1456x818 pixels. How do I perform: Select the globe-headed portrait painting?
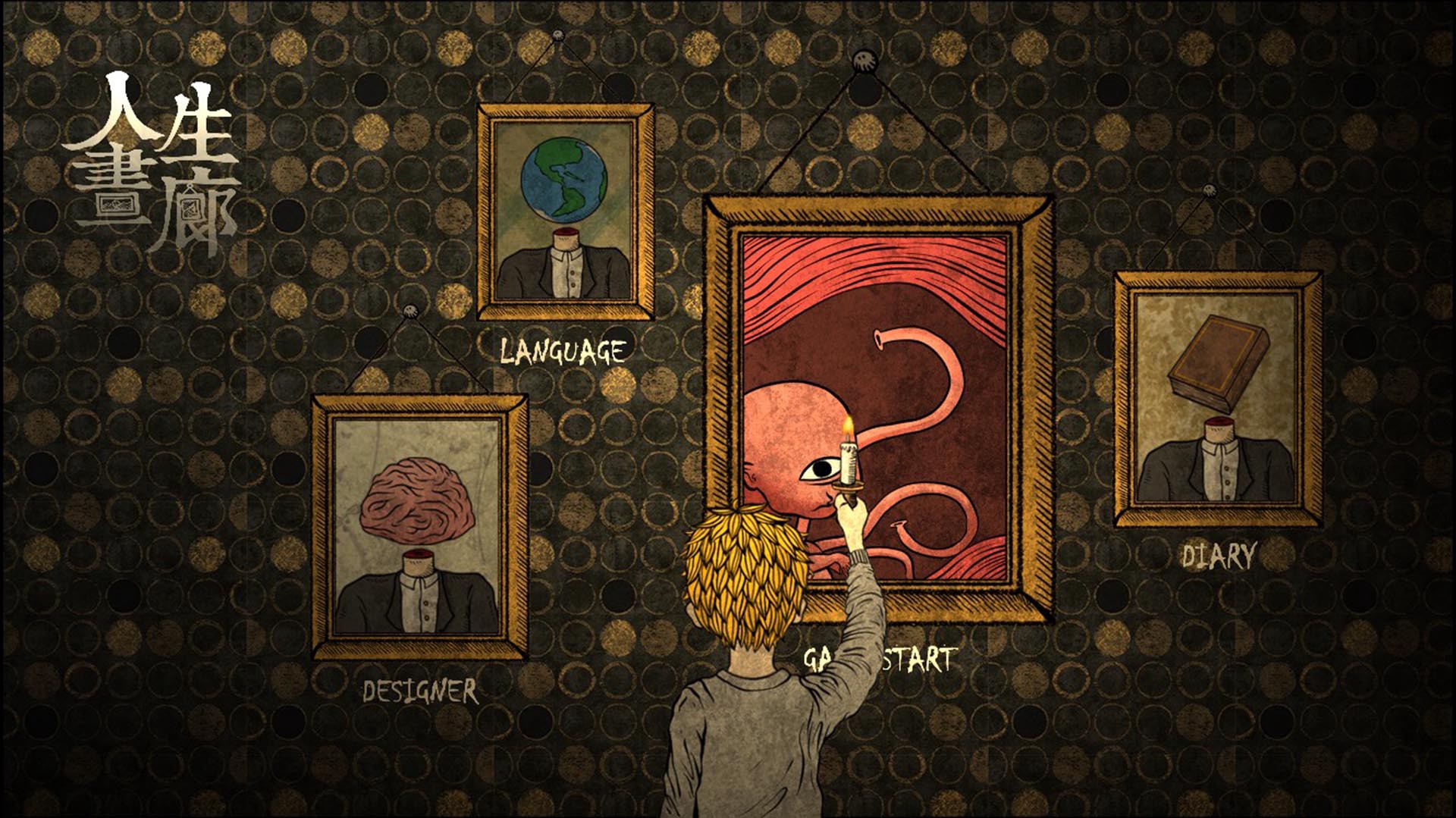pos(564,212)
